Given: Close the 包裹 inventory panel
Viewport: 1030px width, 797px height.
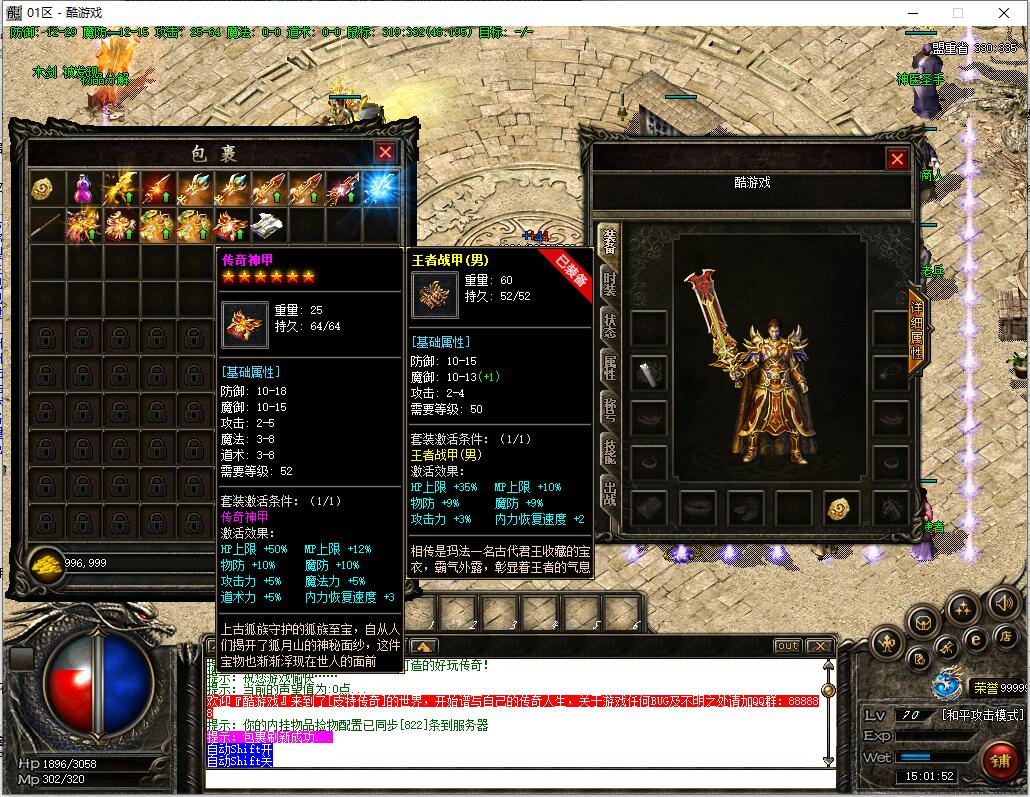Looking at the screenshot, I should [x=385, y=152].
